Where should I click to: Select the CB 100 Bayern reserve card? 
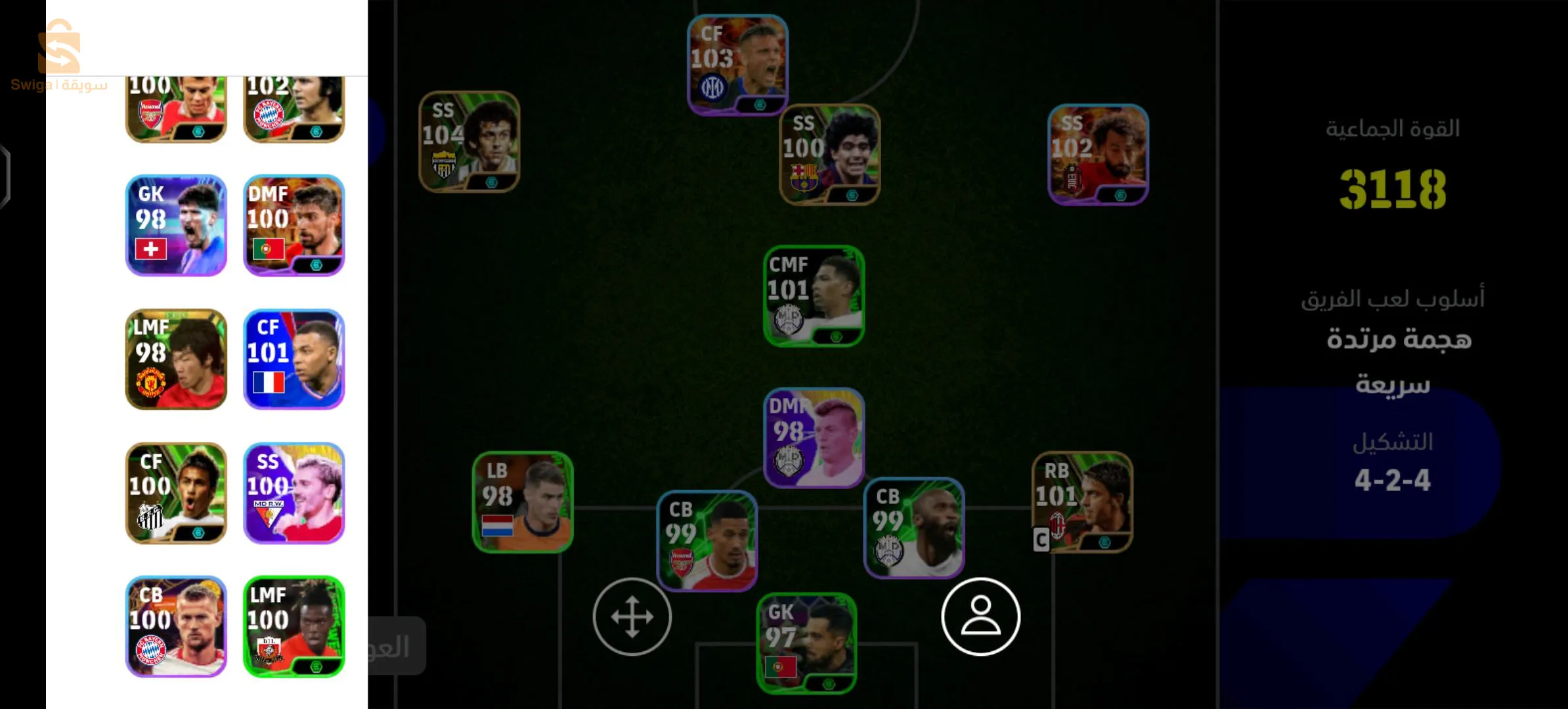[176, 626]
